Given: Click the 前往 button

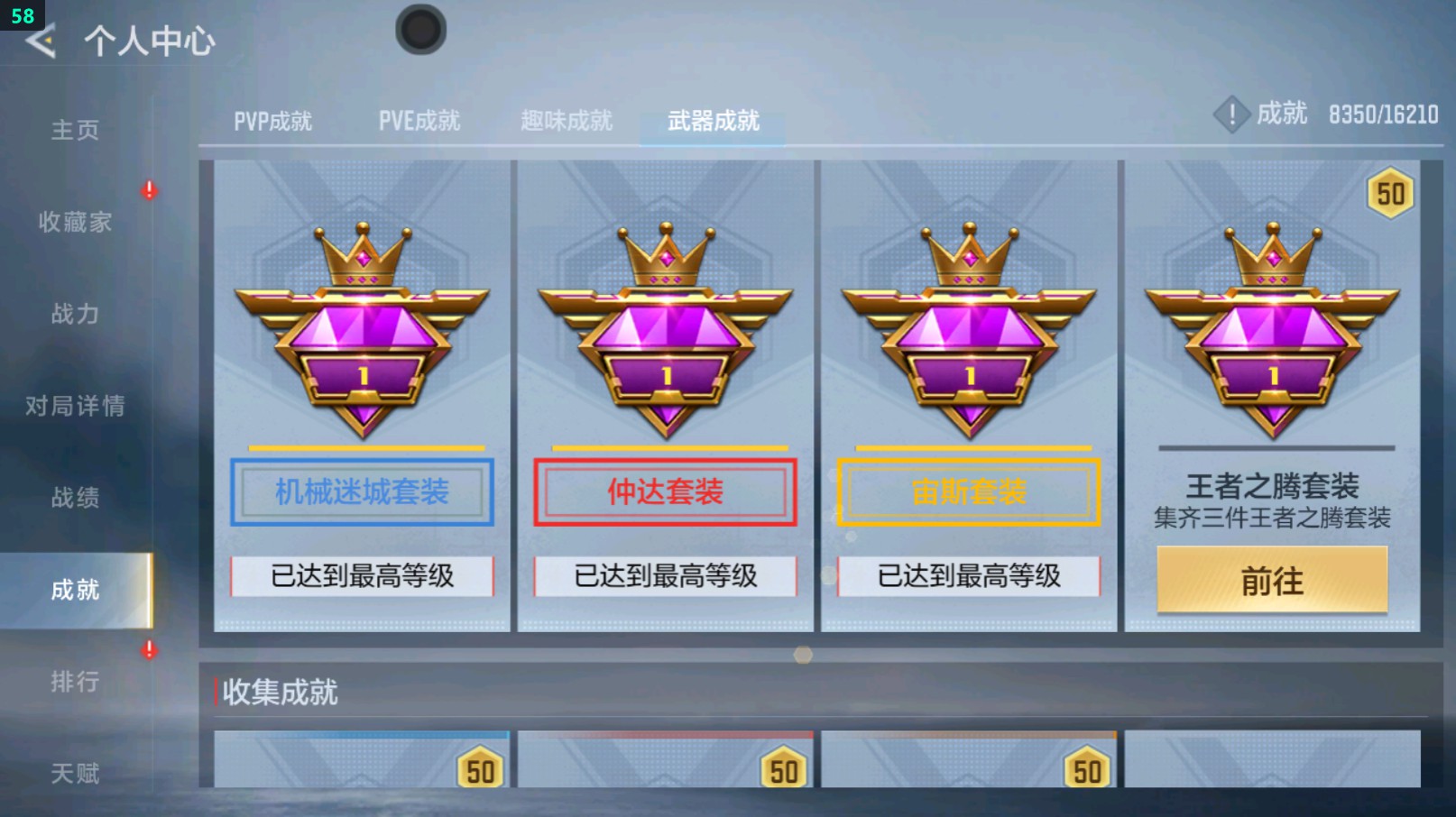Looking at the screenshot, I should 1270,582.
